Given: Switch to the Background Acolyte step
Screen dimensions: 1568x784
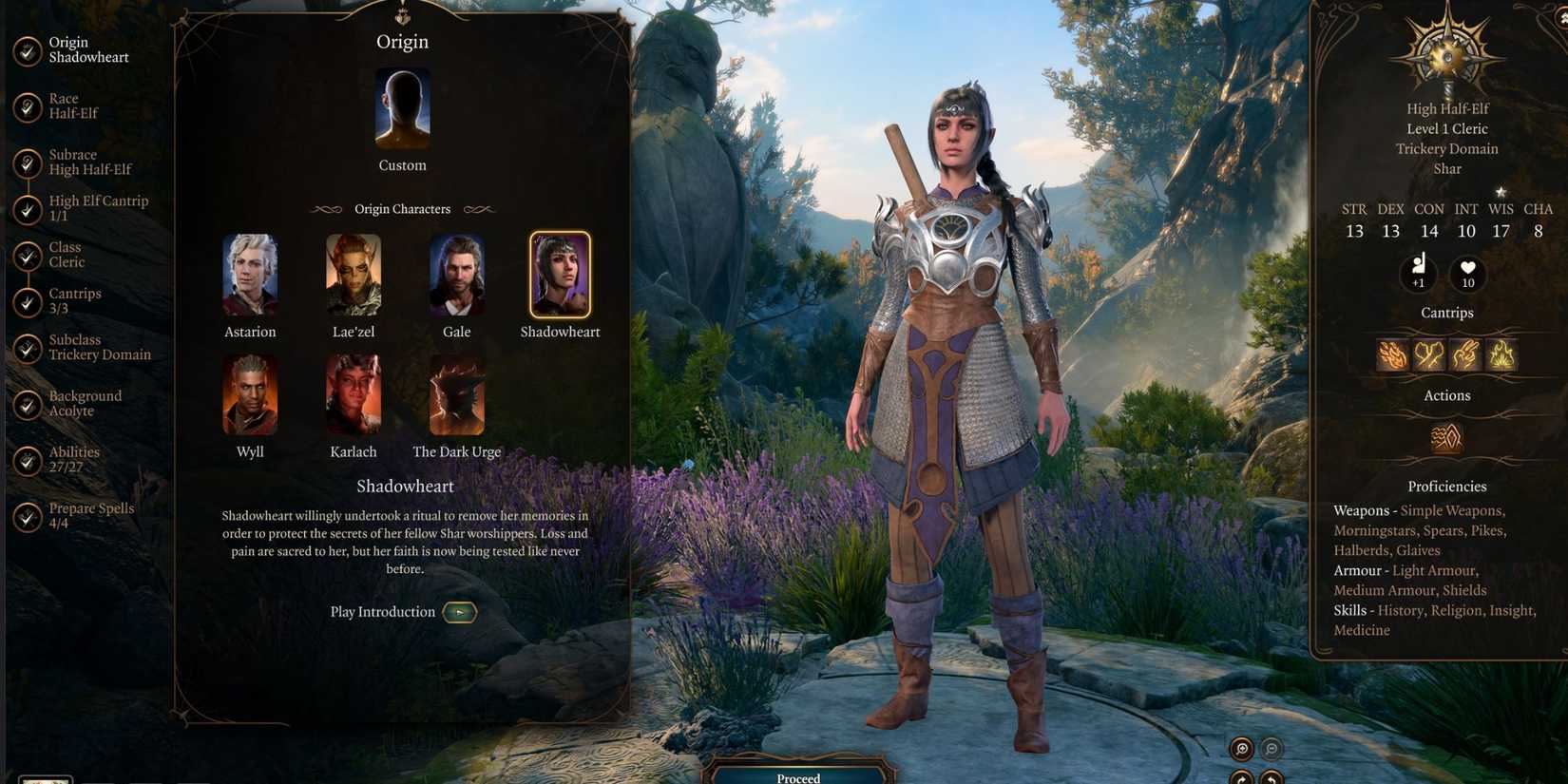Looking at the screenshot, I should point(86,403).
